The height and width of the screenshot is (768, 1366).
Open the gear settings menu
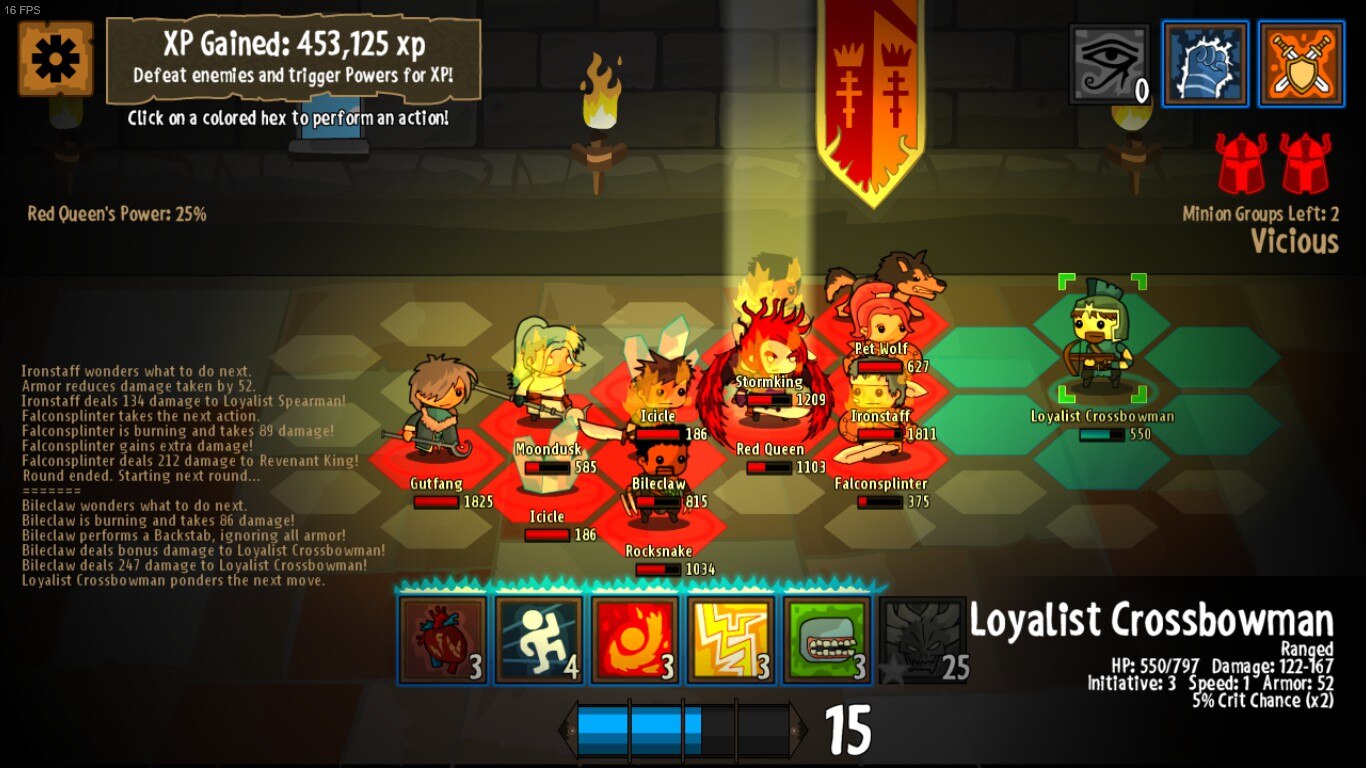pyautogui.click(x=56, y=59)
